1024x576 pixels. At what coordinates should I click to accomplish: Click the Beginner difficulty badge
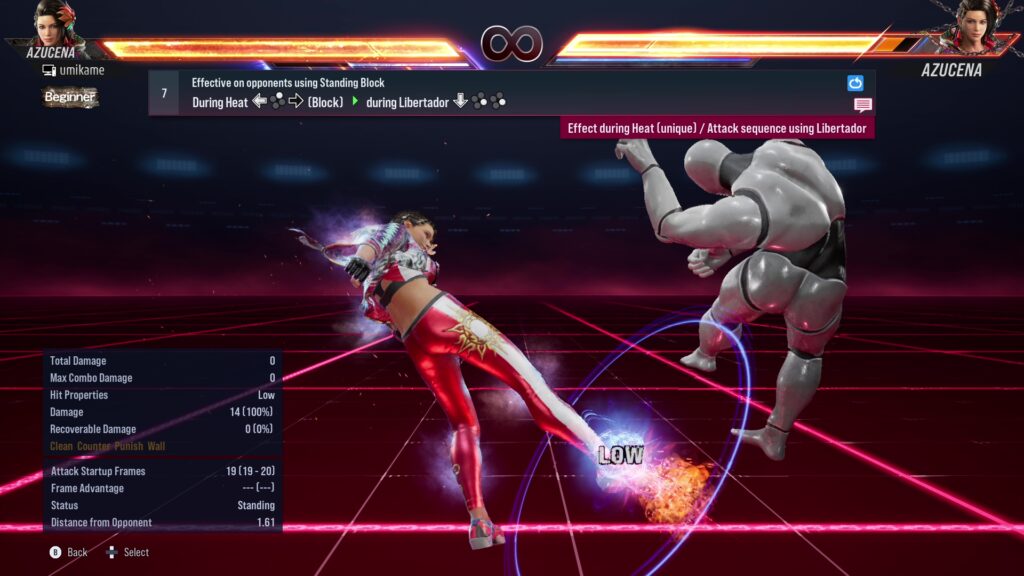70,97
